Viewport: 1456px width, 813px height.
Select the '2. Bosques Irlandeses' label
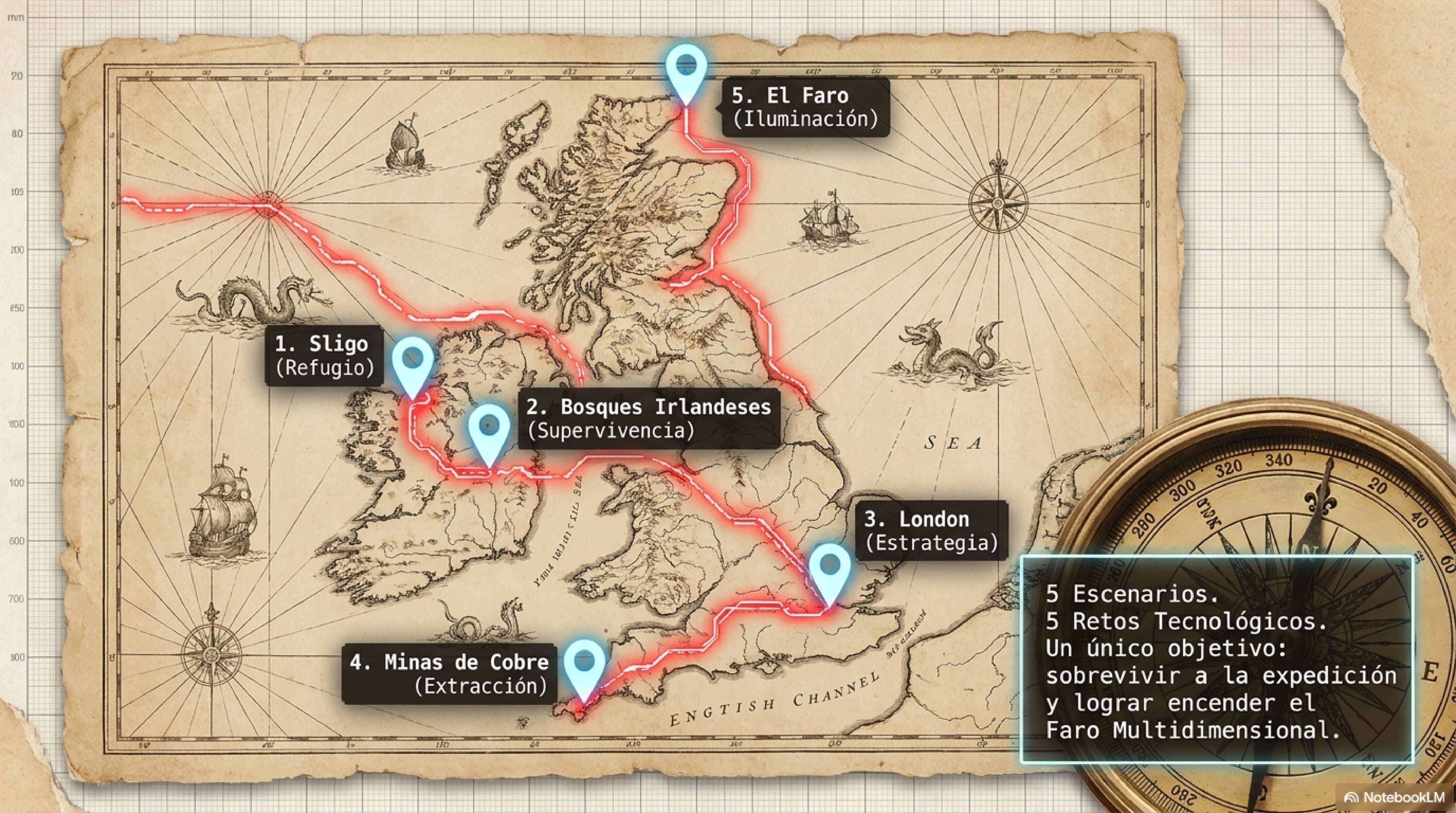[x=648, y=418]
